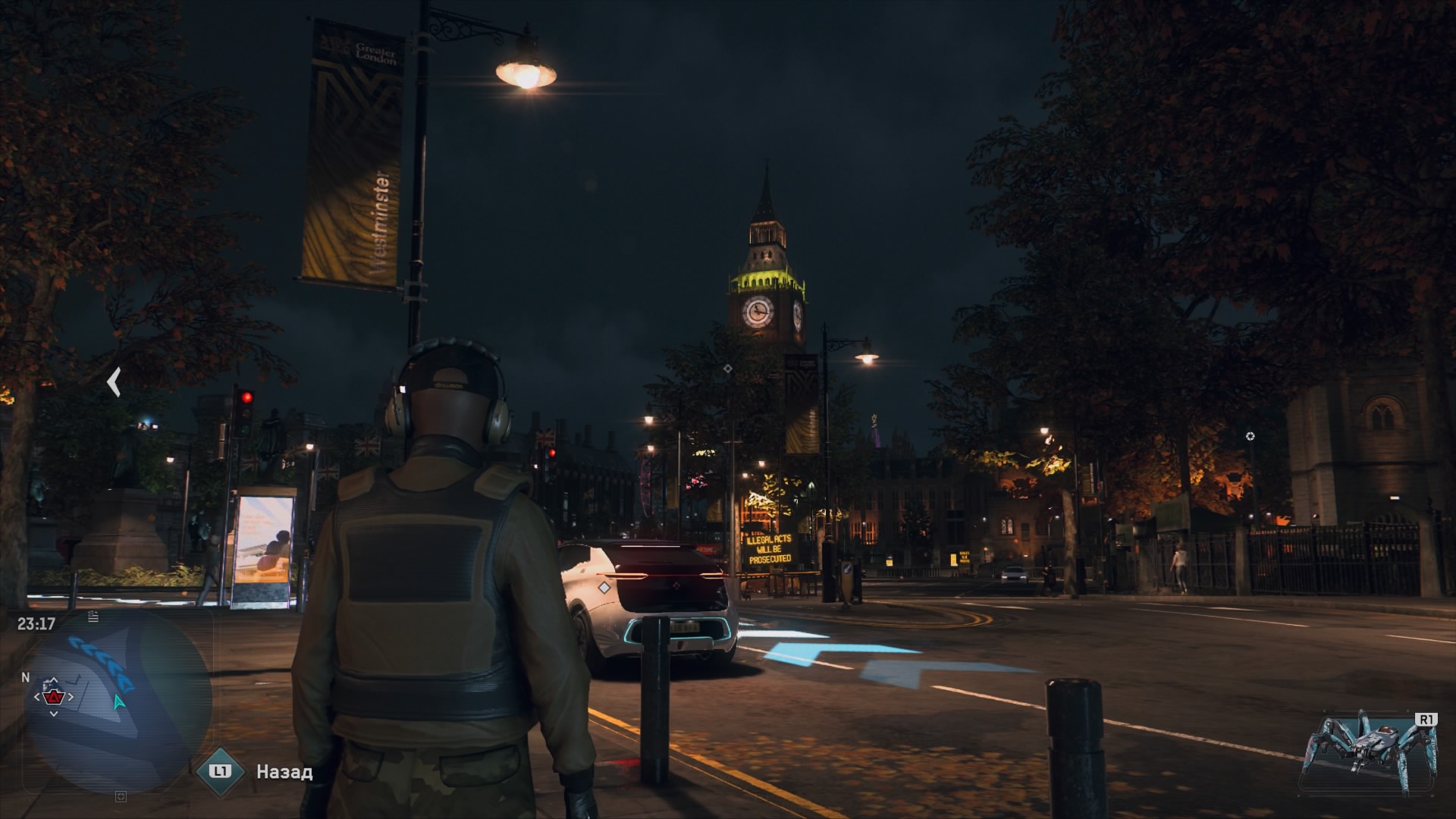
Task: Click the diamond waypoint marker near the clock tower
Action: [727, 369]
